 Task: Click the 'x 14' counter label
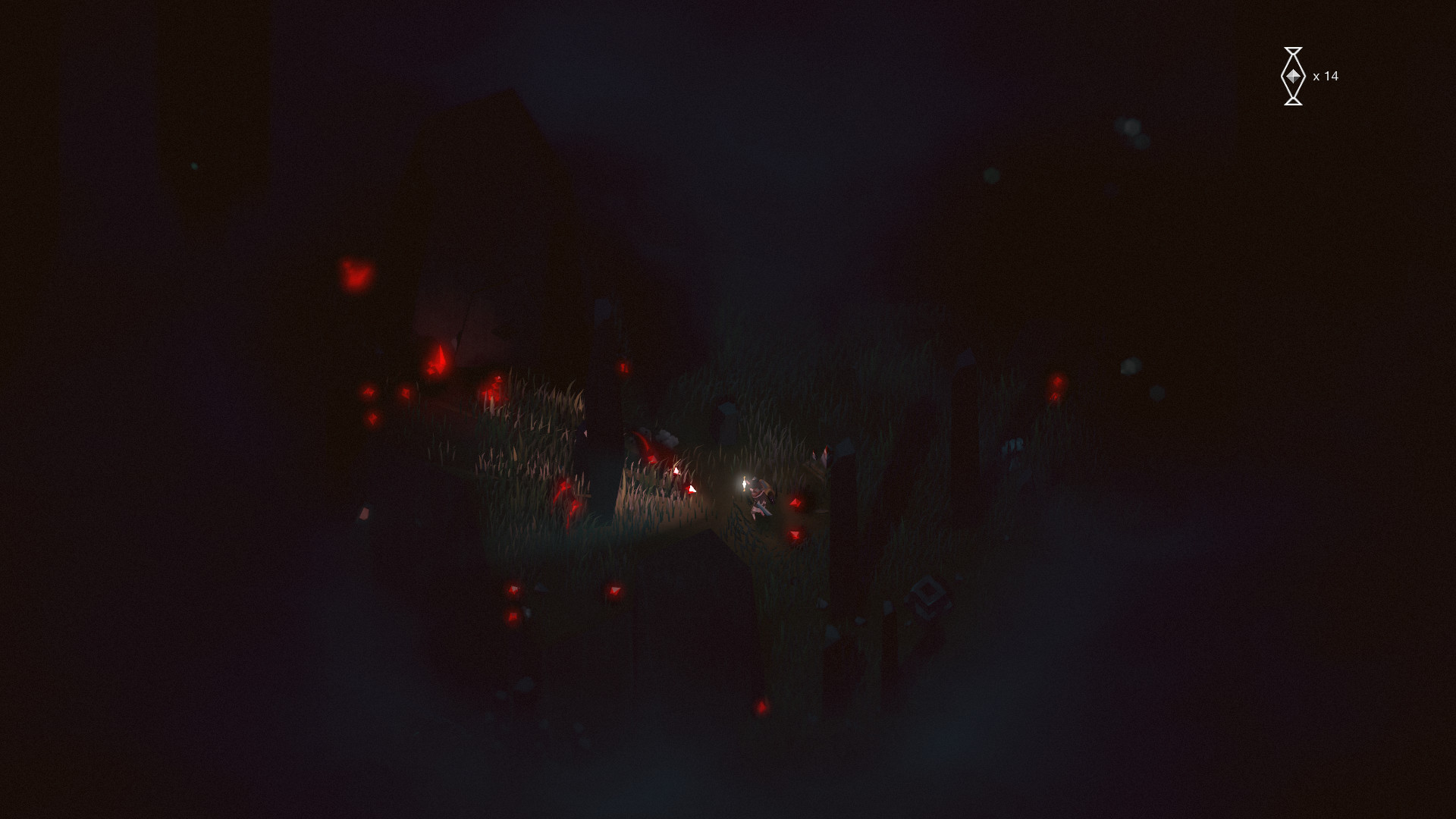click(1327, 76)
